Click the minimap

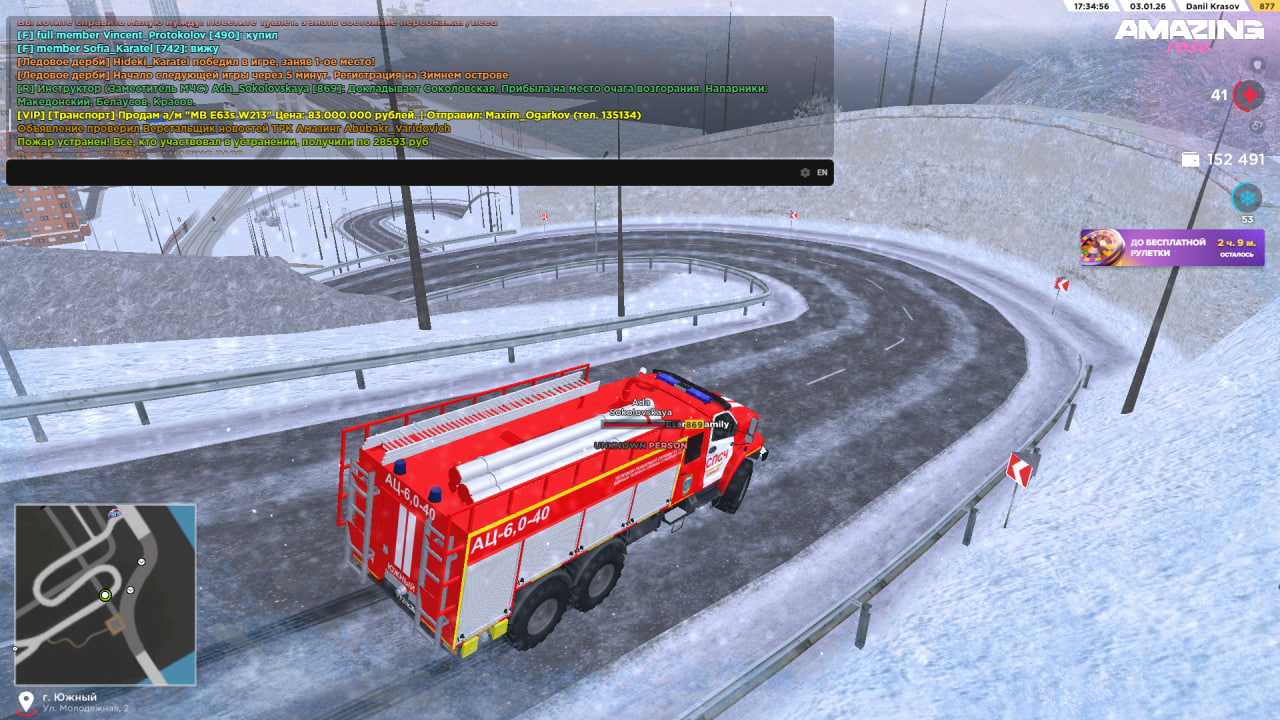[x=105, y=594]
